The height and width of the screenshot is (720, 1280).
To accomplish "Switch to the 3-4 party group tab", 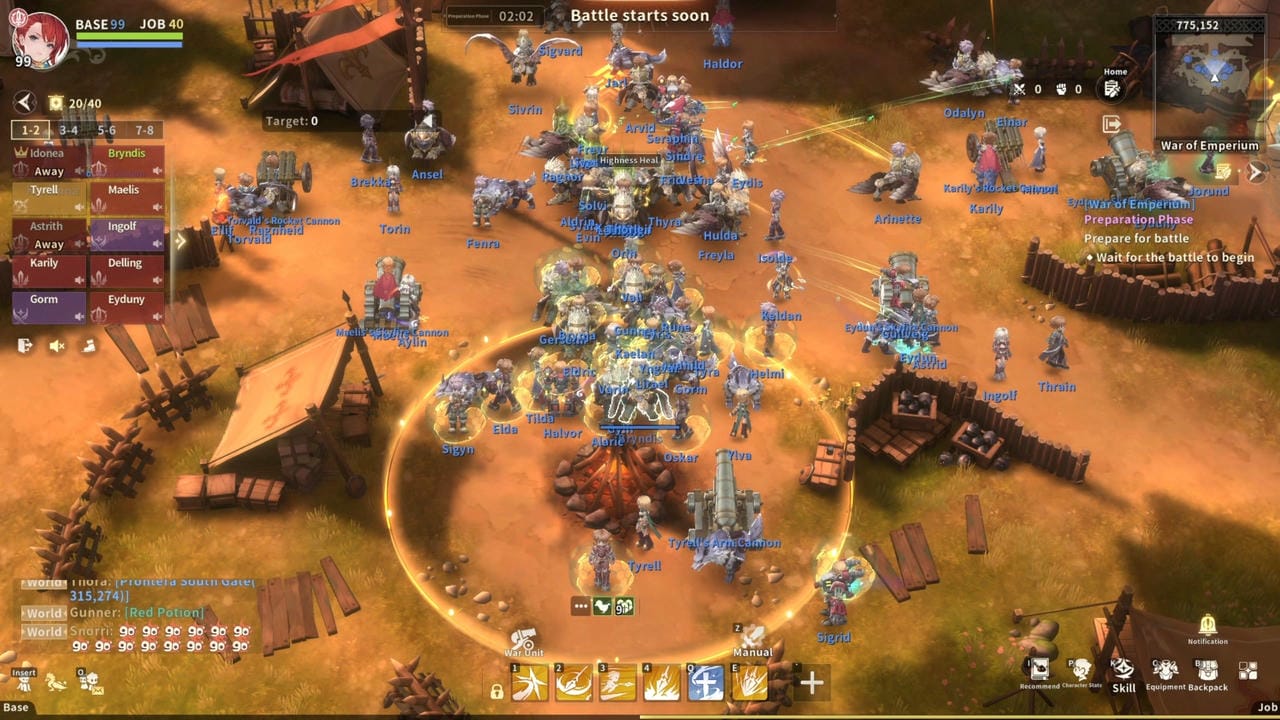I will tap(68, 130).
